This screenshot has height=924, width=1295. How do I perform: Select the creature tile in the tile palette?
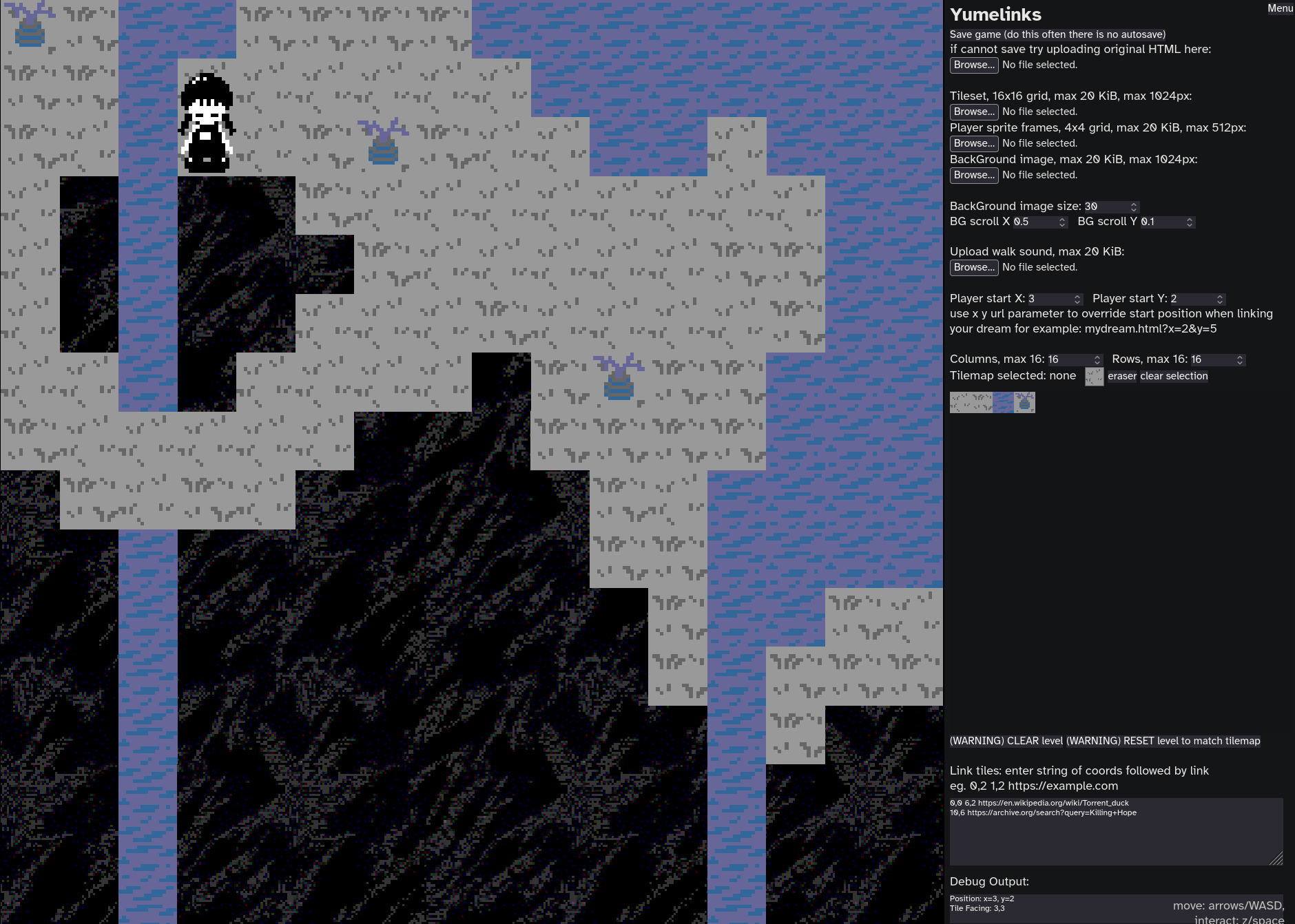click(x=1024, y=402)
